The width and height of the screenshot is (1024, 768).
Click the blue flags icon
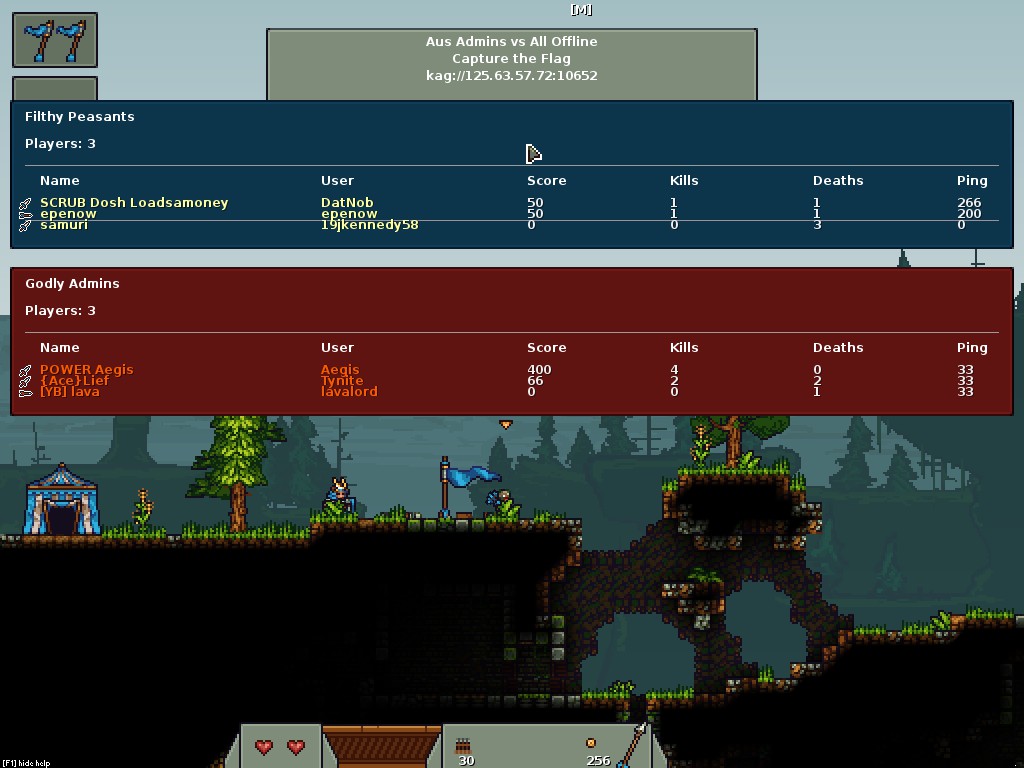55,41
